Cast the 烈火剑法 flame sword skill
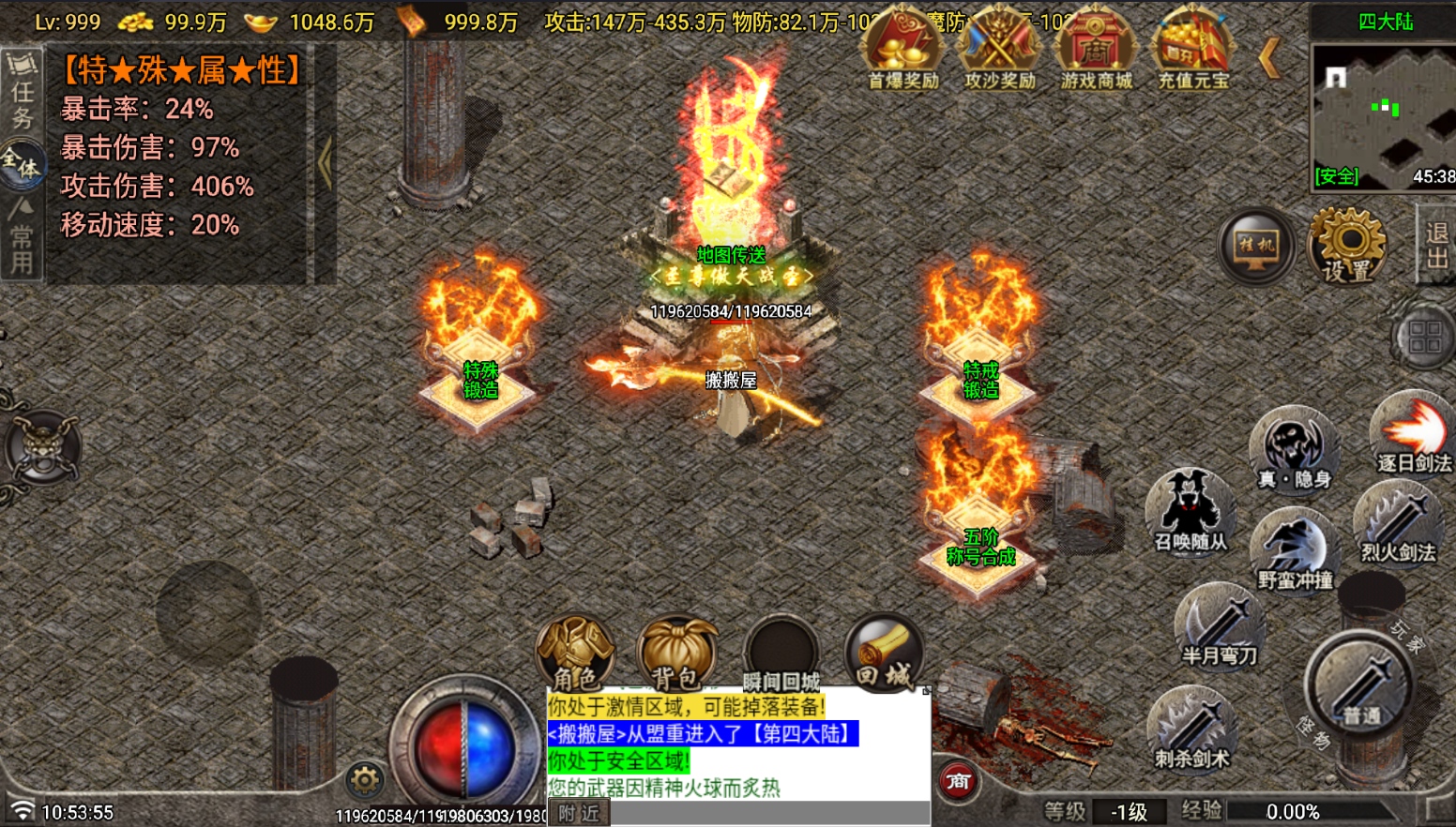 tap(1397, 523)
